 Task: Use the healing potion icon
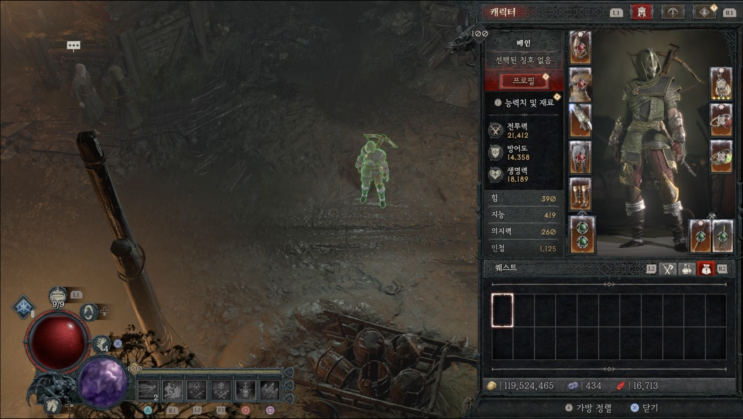point(58,296)
